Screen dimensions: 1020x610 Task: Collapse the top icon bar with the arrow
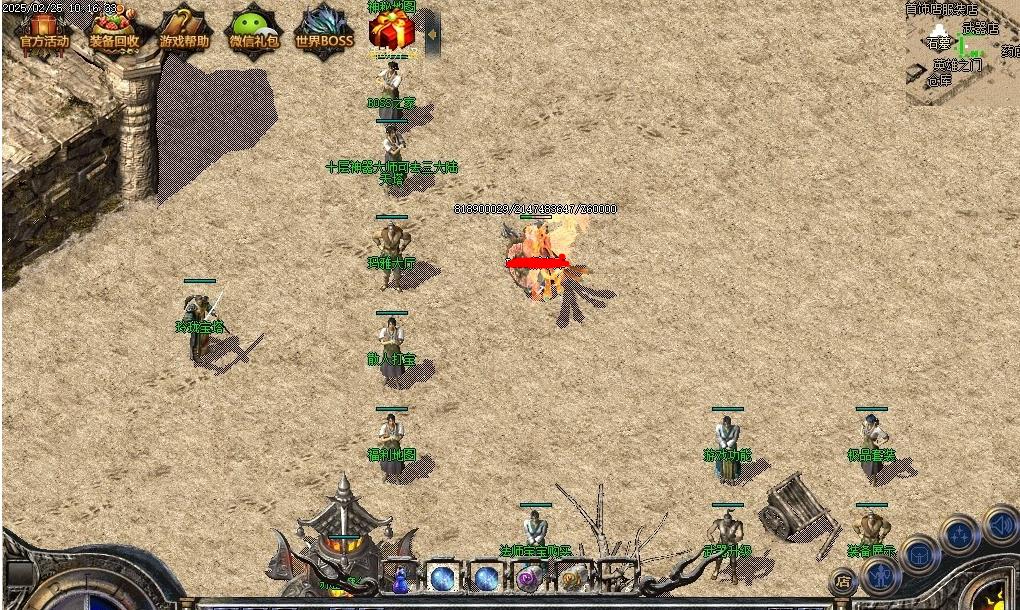tap(432, 34)
